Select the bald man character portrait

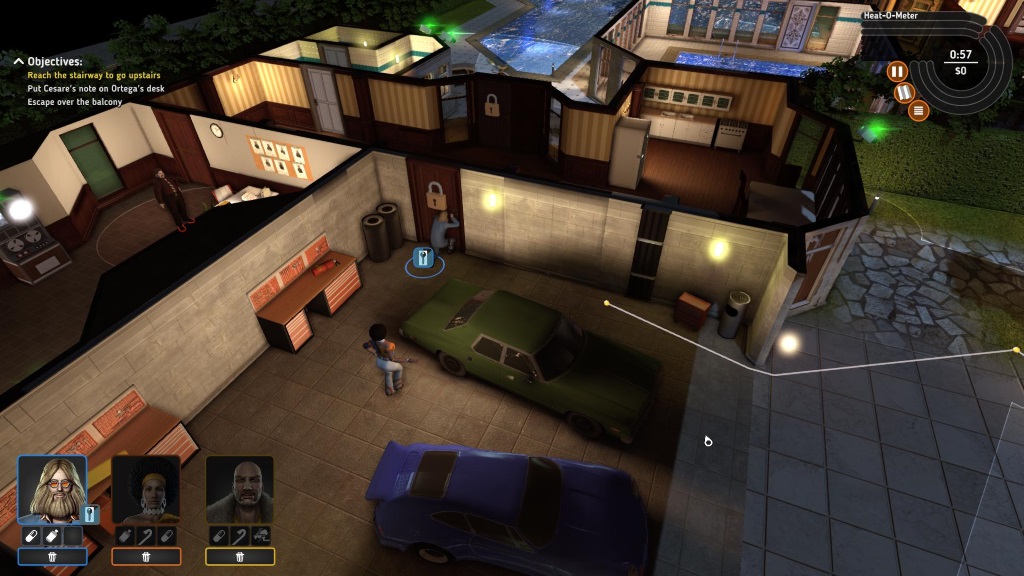pos(240,490)
